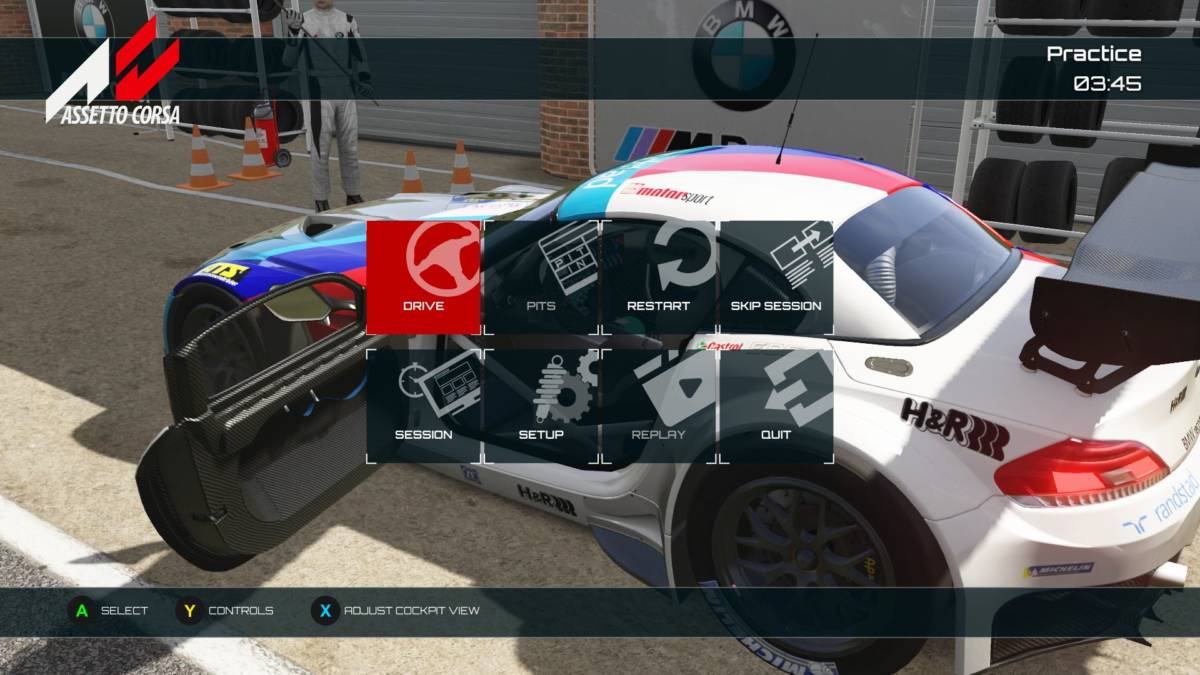Choose the Quit tile
The height and width of the screenshot is (675, 1200).
tap(776, 406)
